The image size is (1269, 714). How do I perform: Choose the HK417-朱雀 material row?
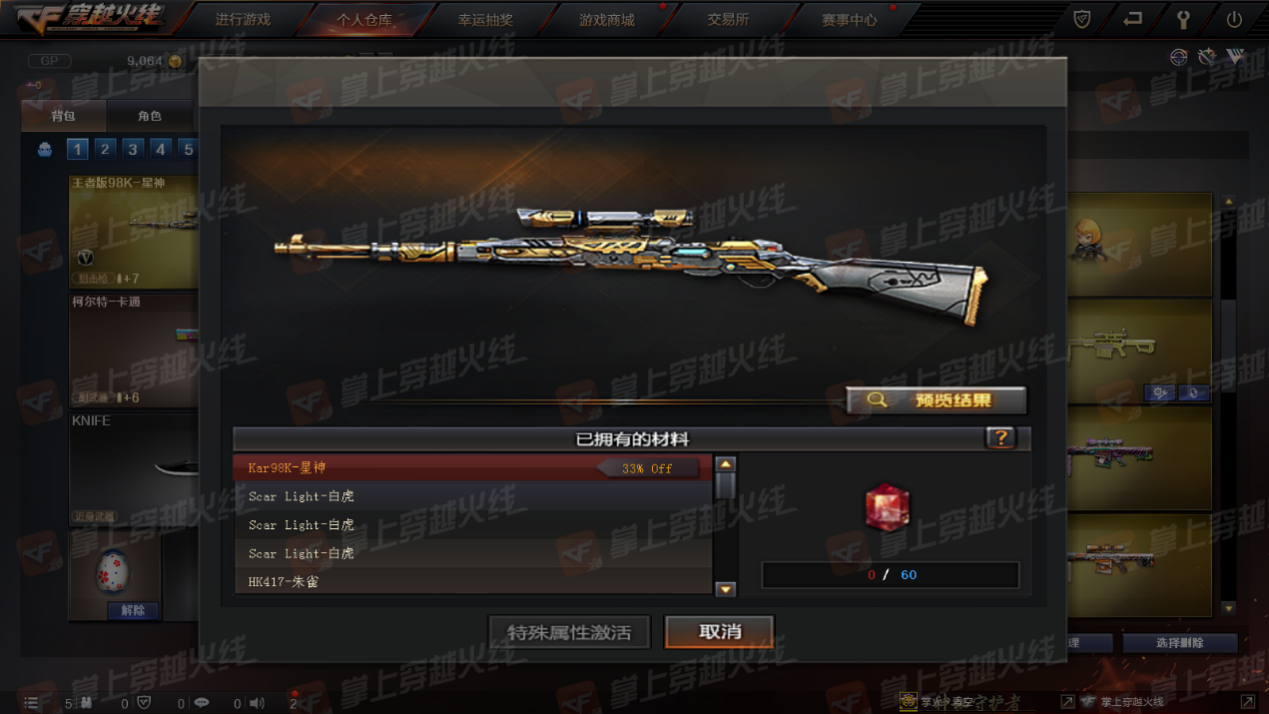(x=472, y=581)
